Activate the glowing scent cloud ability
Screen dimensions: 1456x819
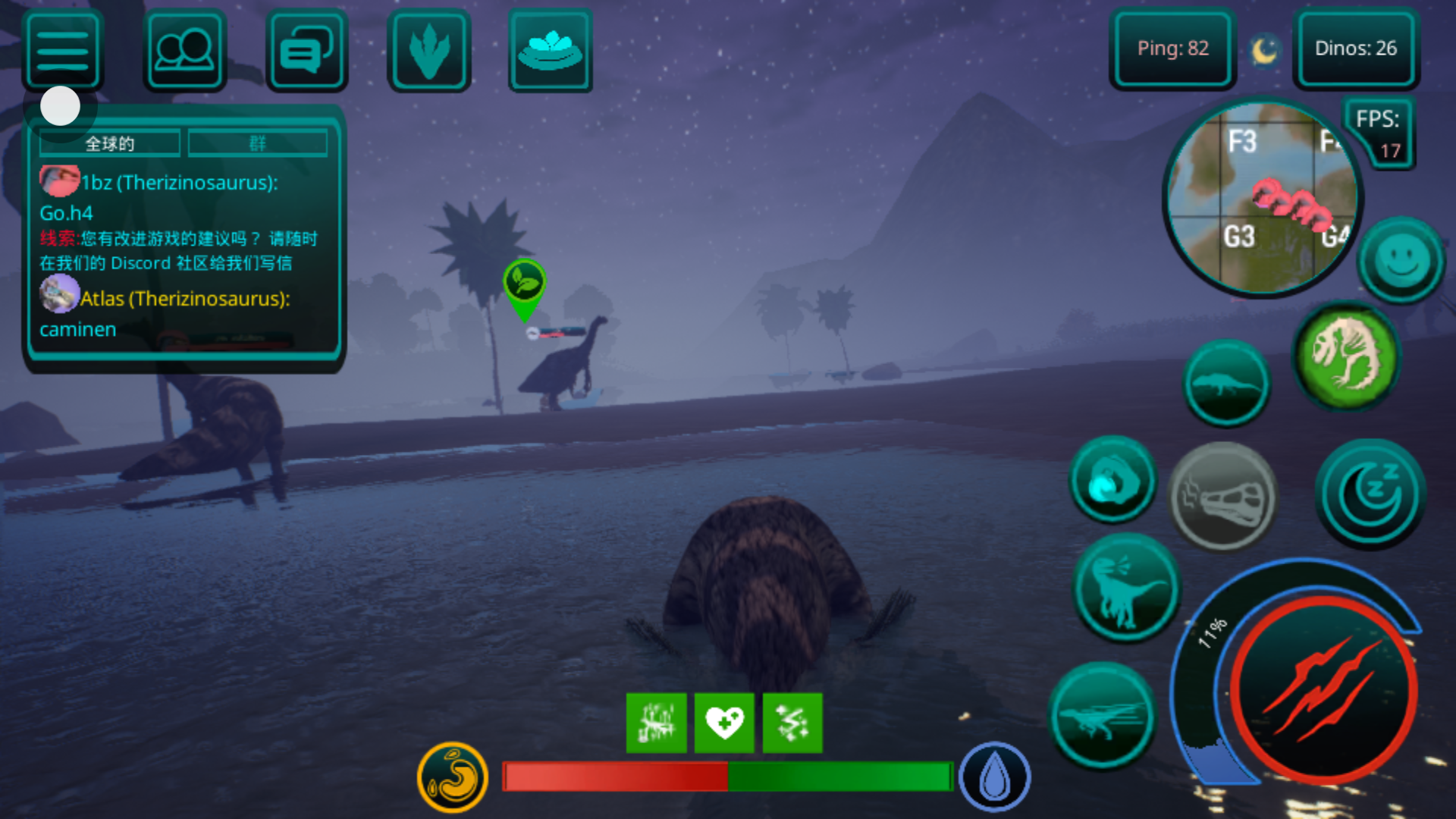pyautogui.click(x=1112, y=480)
